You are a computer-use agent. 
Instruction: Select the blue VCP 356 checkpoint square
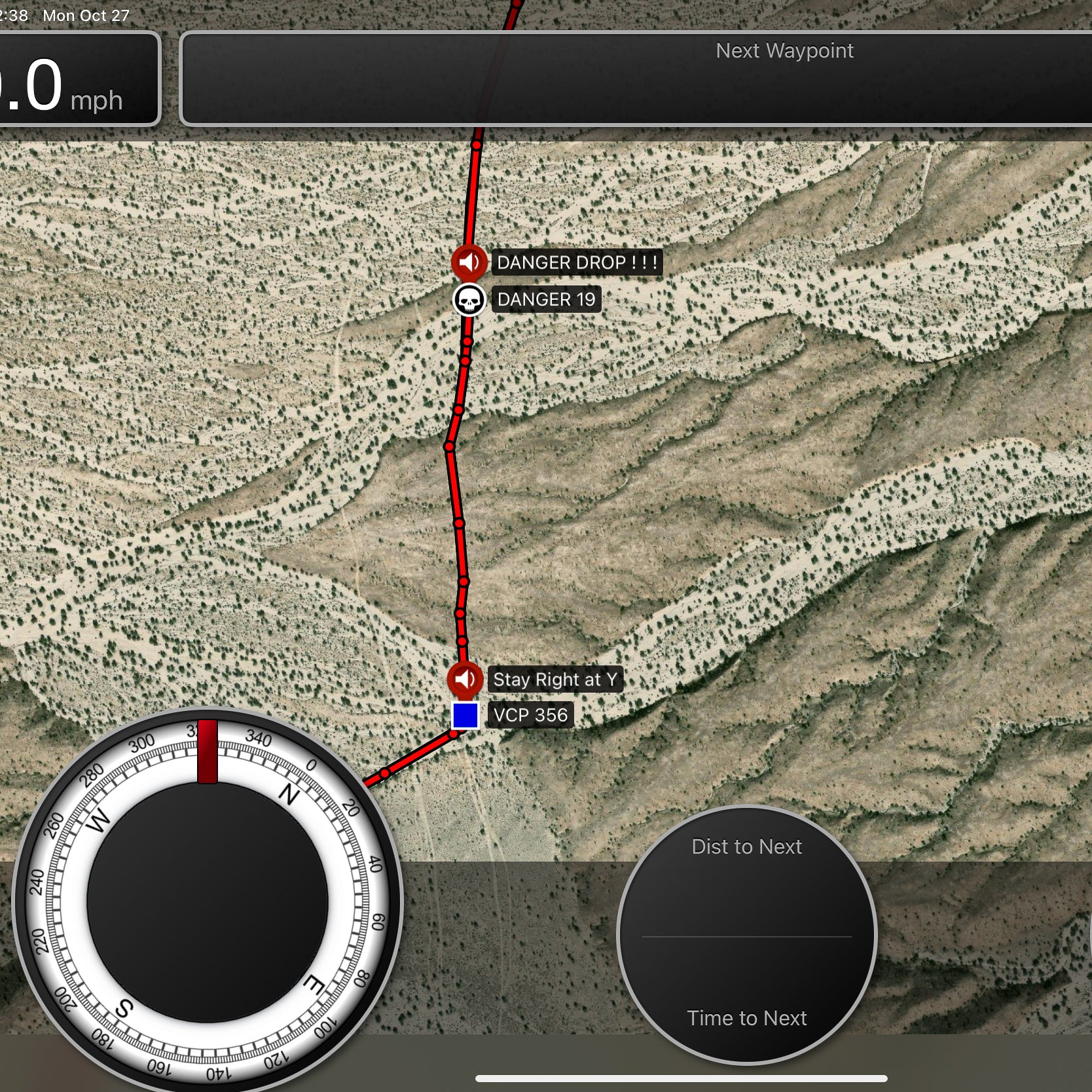click(x=465, y=716)
